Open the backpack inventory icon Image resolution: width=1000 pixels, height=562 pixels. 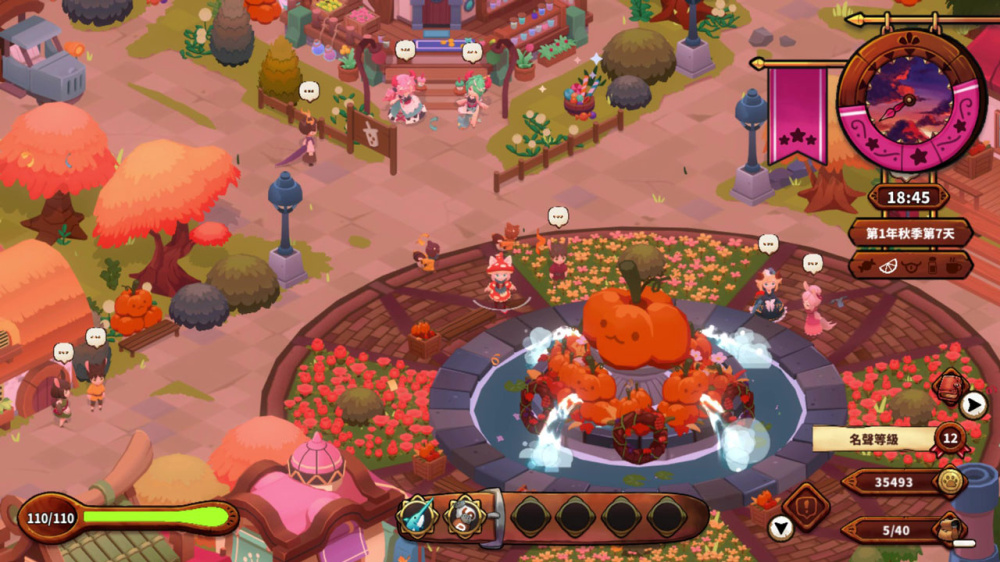click(945, 529)
